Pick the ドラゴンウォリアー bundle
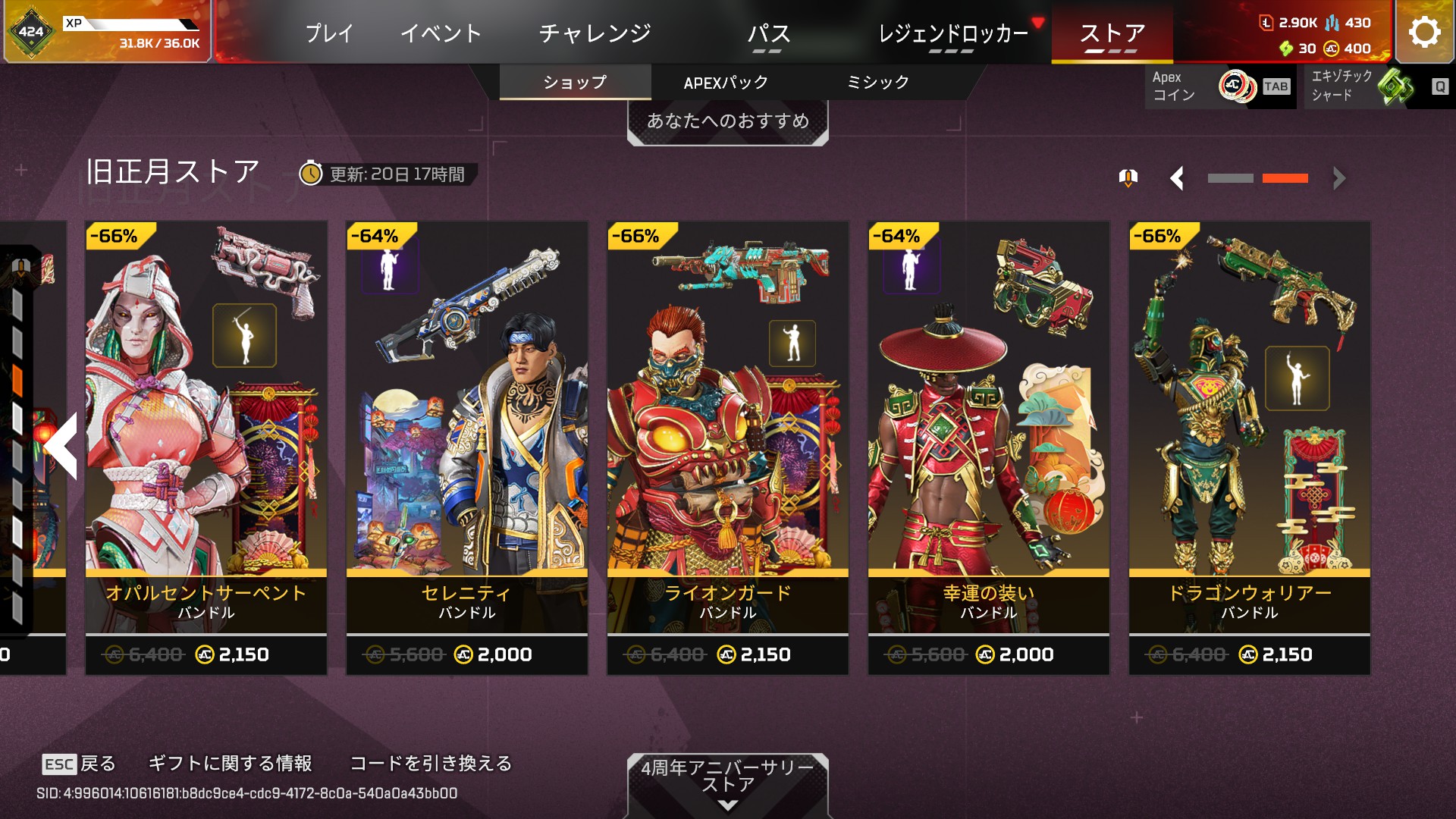 pos(1249,447)
